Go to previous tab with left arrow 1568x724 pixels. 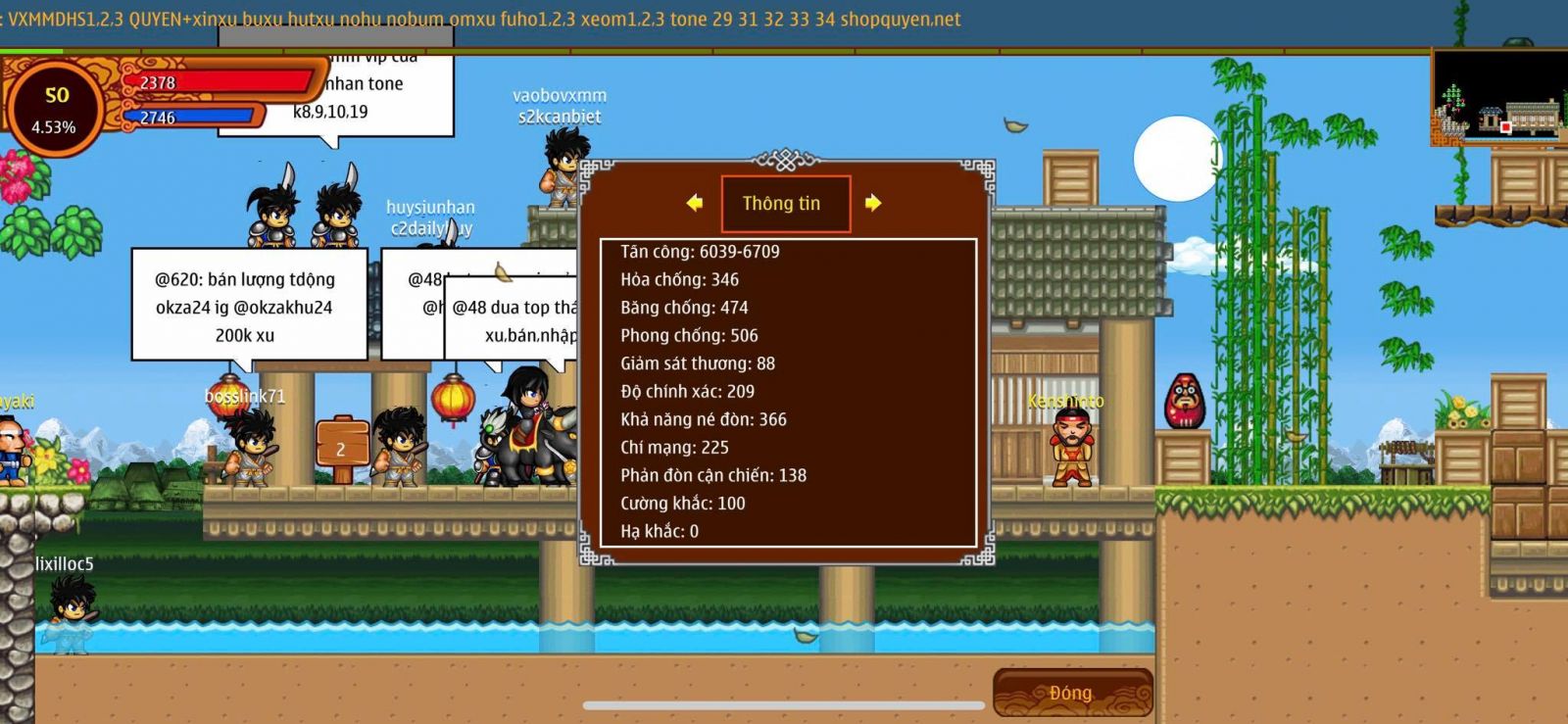(695, 203)
